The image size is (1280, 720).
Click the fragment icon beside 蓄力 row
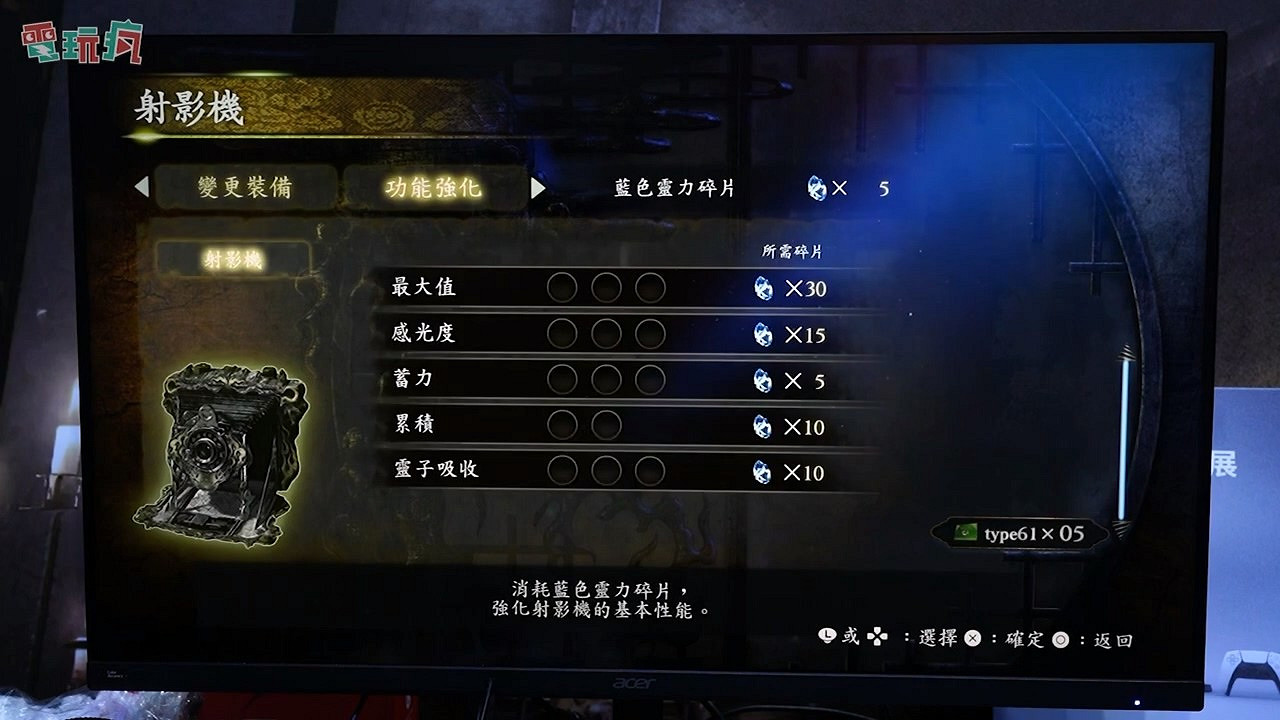click(762, 381)
